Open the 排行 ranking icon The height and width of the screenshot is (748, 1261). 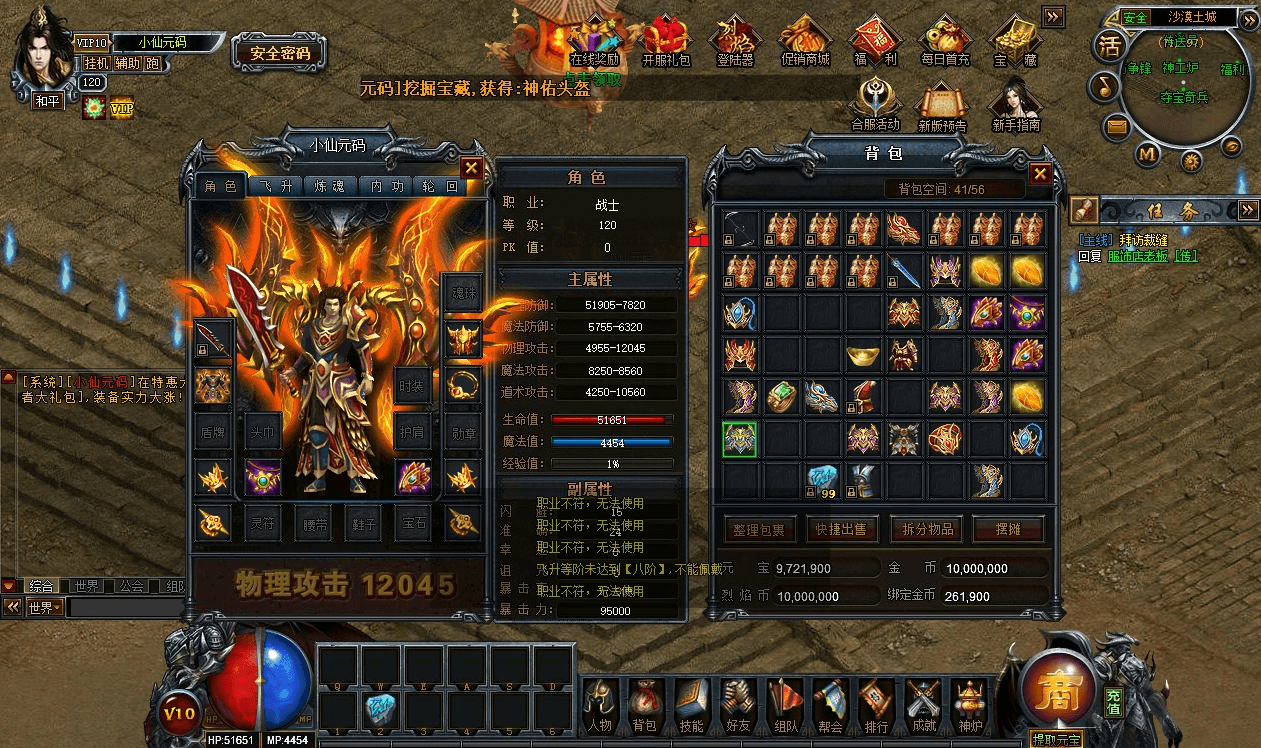(876, 705)
